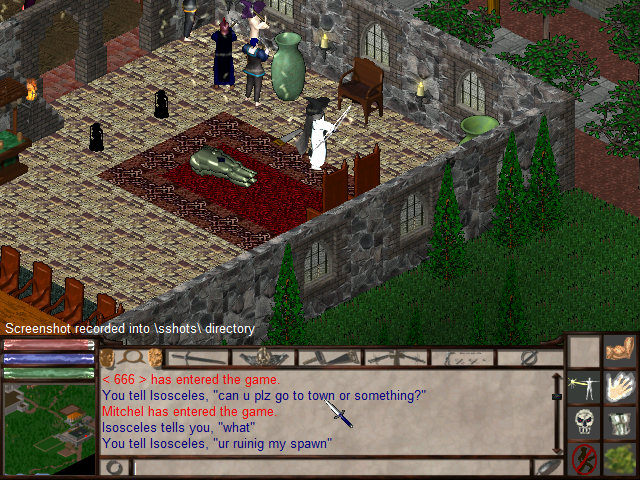Viewport: 640px width, 480px height.
Task: Open the stone armor torso icon
Action: coord(621,422)
